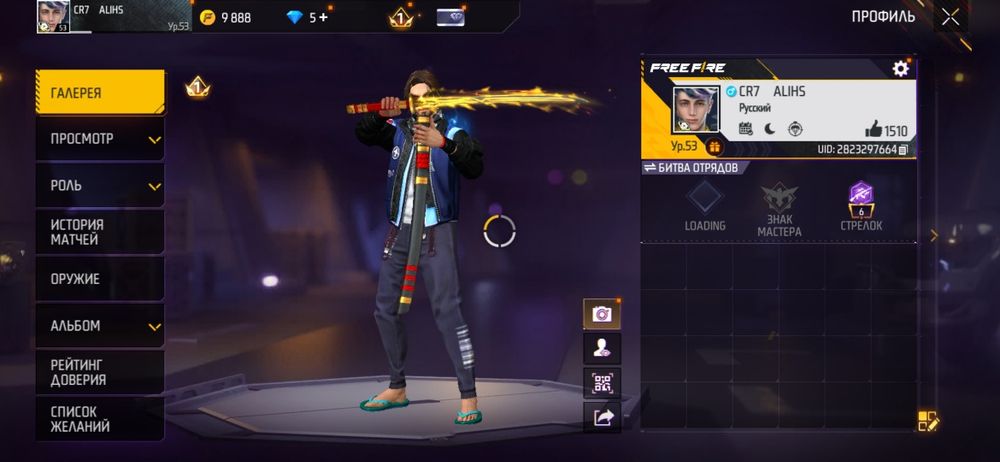Copy the UID with the copy icon
Viewport: 1000px width, 462px height.
[x=903, y=150]
